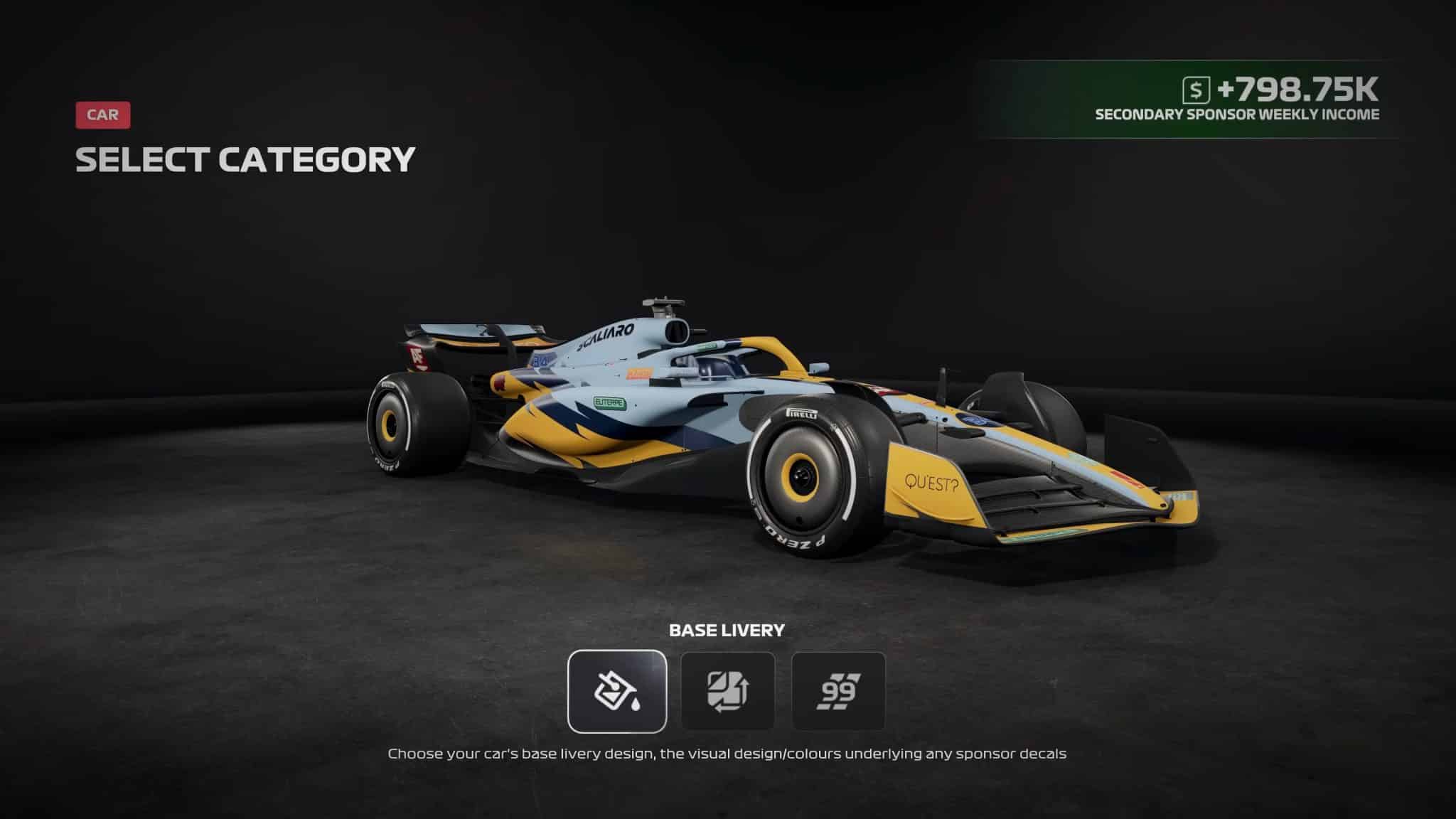Choose the race number 99 category
Viewport: 1456px width, 819px height.
pos(838,691)
